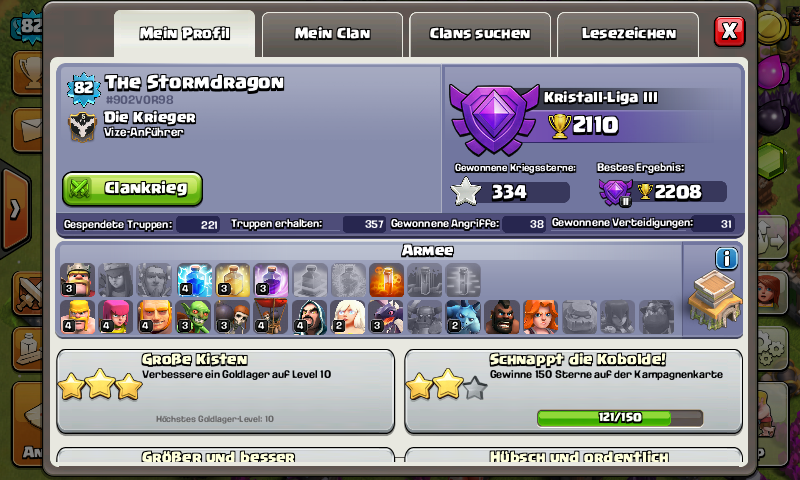Screen dimensions: 800x480
Task: Select the yellow Healing spell icon
Action: (232, 280)
